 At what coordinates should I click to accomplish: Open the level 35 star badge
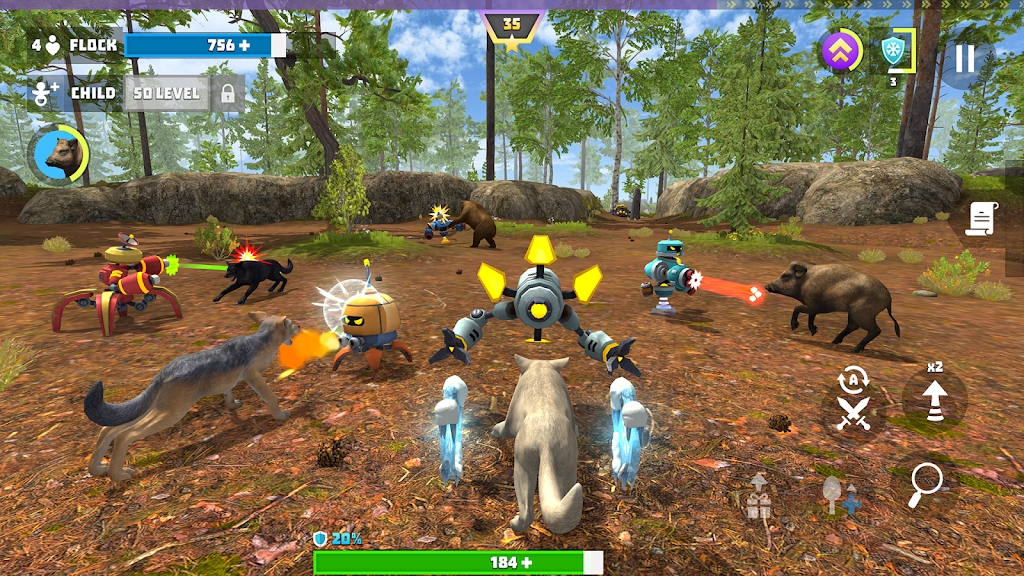511,32
